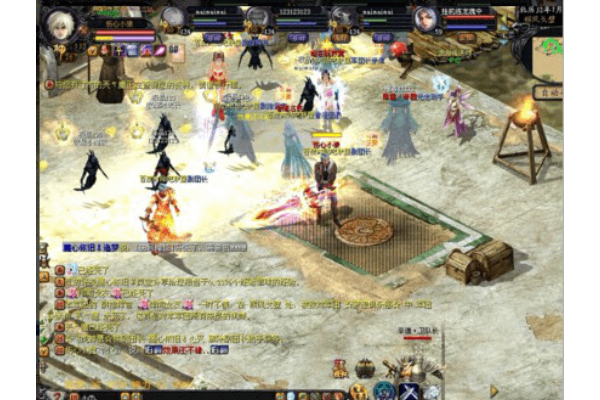
Task: Activate the crossed swords skill
Action: (409, 390)
